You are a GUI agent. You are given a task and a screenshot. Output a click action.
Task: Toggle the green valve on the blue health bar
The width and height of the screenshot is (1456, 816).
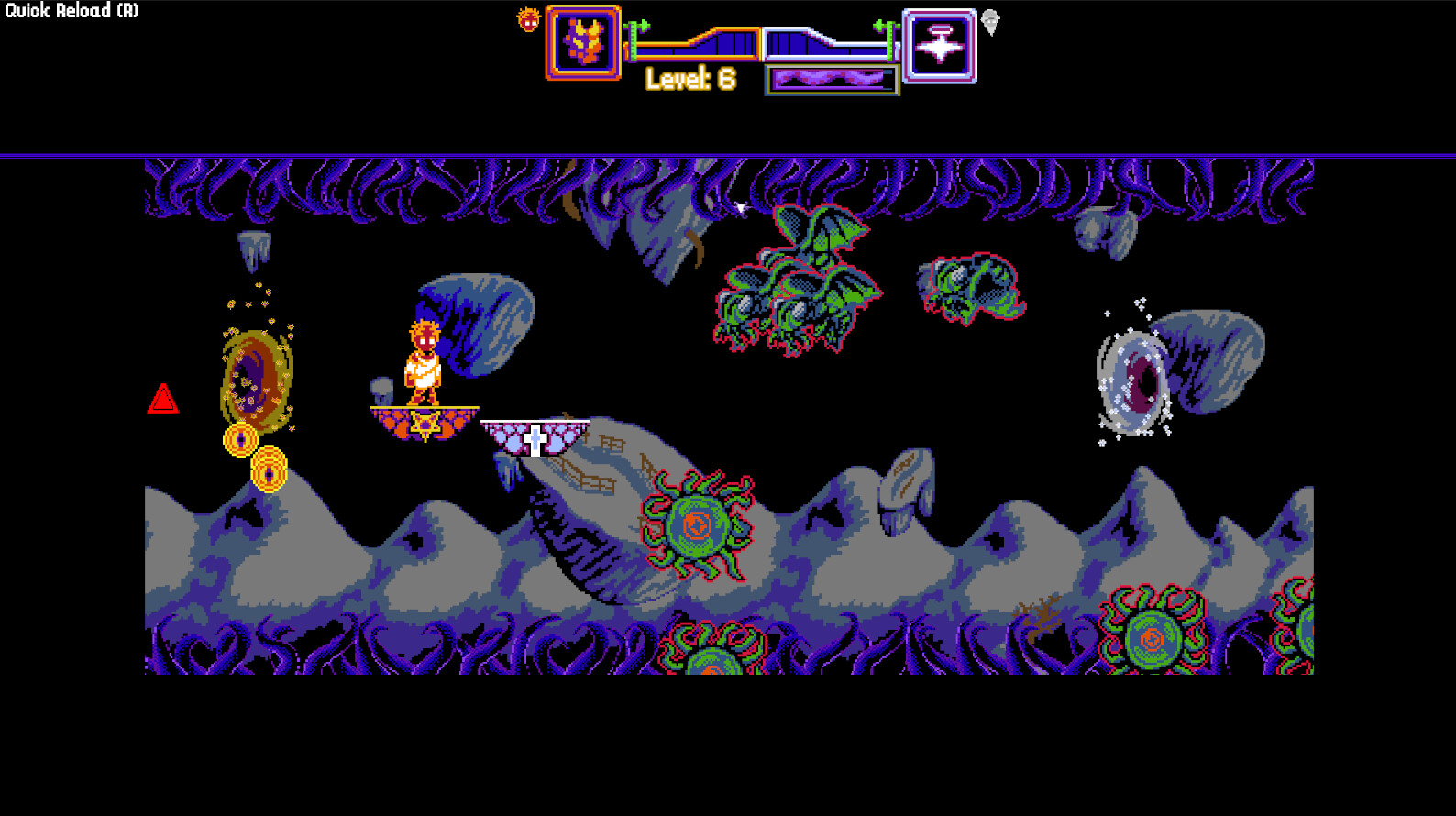click(890, 41)
